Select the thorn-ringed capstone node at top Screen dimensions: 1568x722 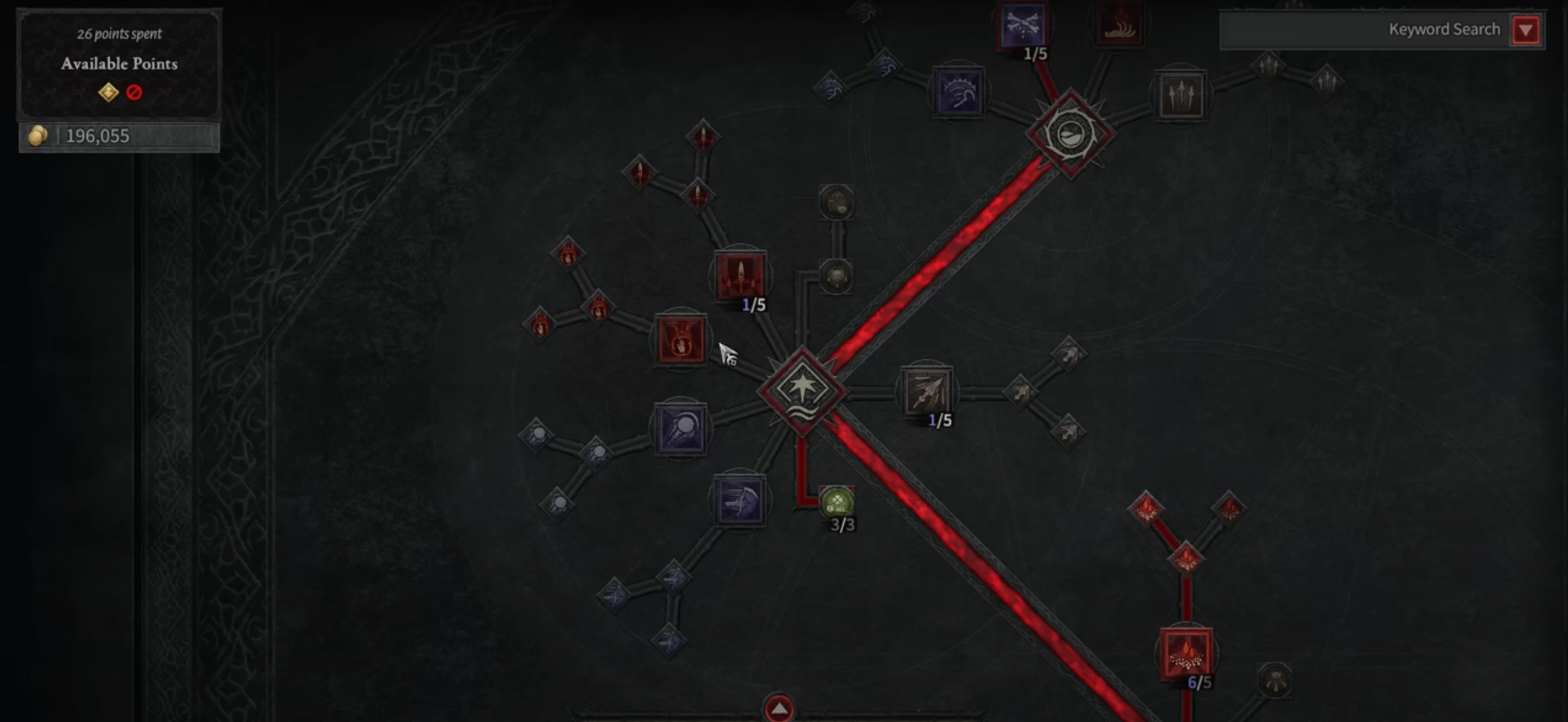pos(1068,134)
